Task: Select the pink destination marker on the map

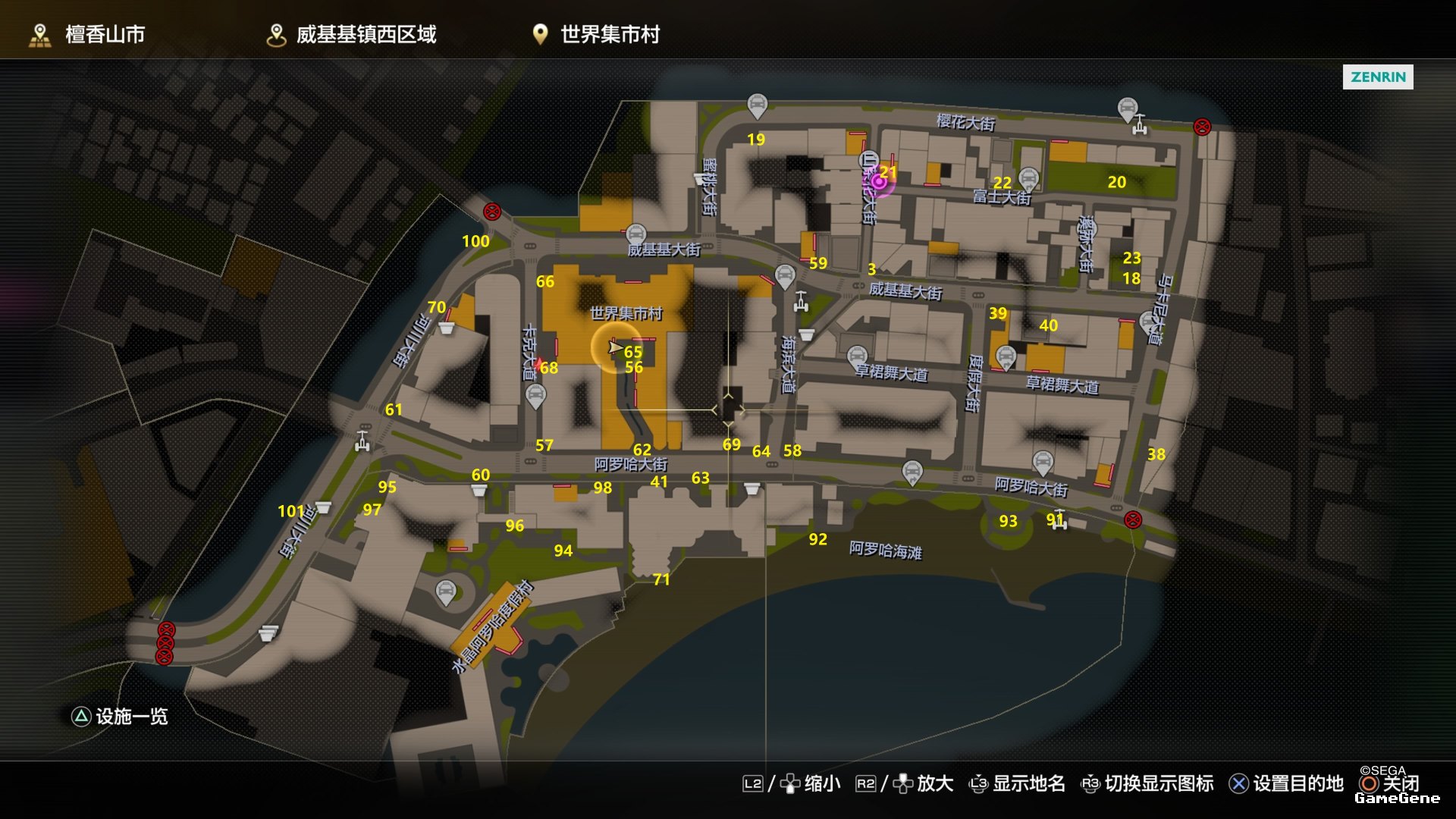Action: [x=878, y=182]
